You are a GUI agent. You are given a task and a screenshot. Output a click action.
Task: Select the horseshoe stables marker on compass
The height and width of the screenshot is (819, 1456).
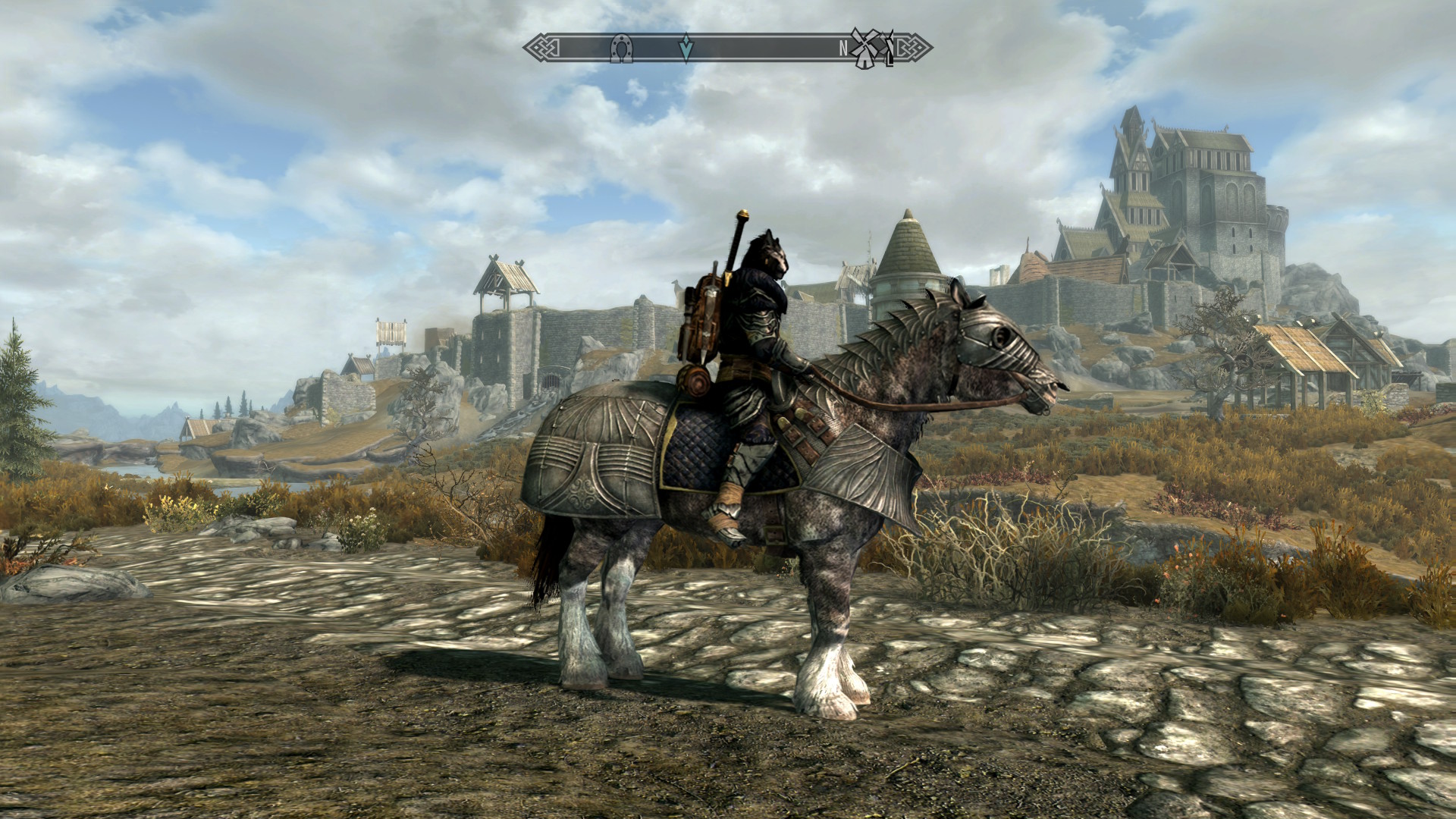[x=621, y=49]
